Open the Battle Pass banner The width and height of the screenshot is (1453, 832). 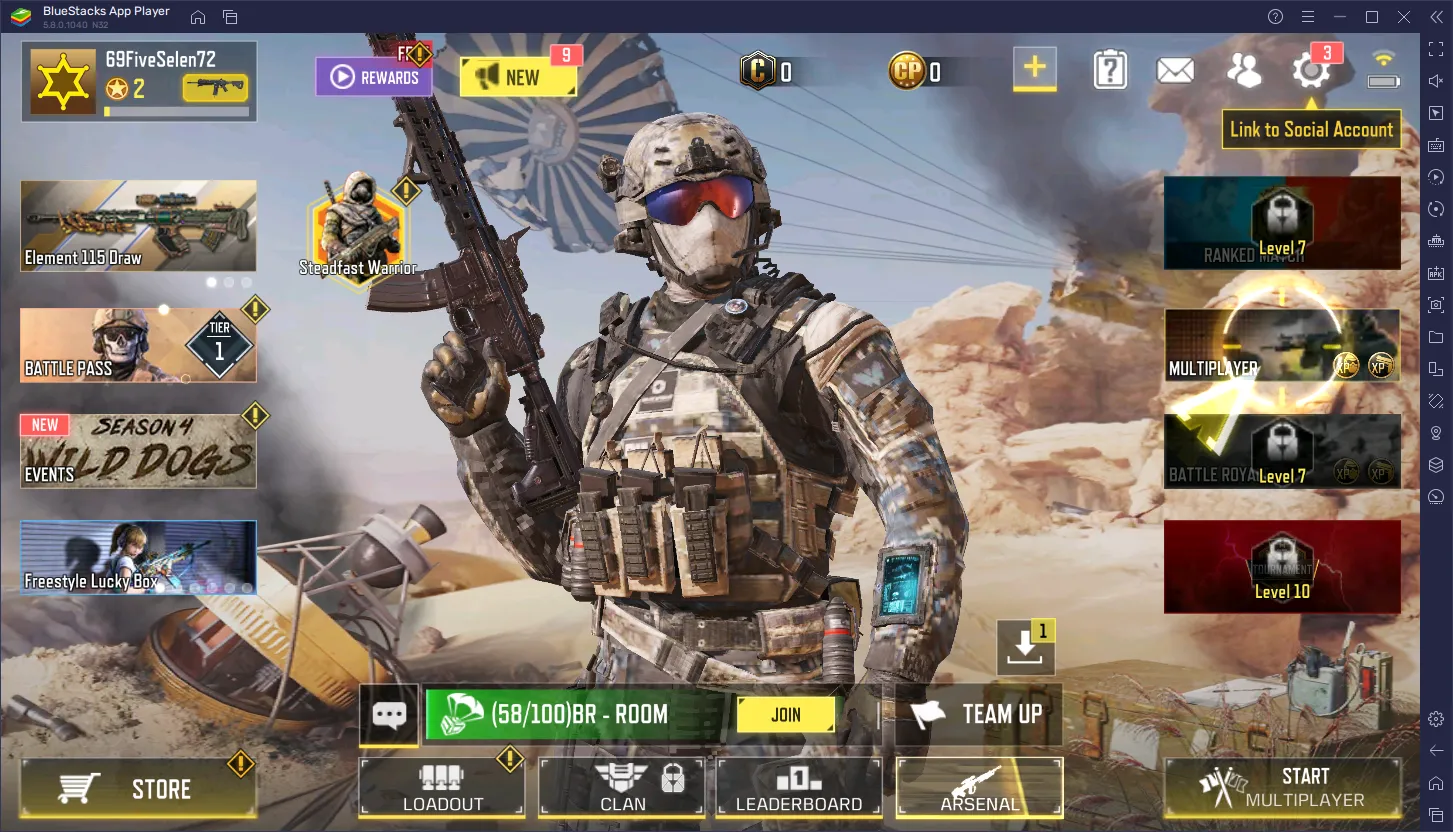[x=138, y=345]
